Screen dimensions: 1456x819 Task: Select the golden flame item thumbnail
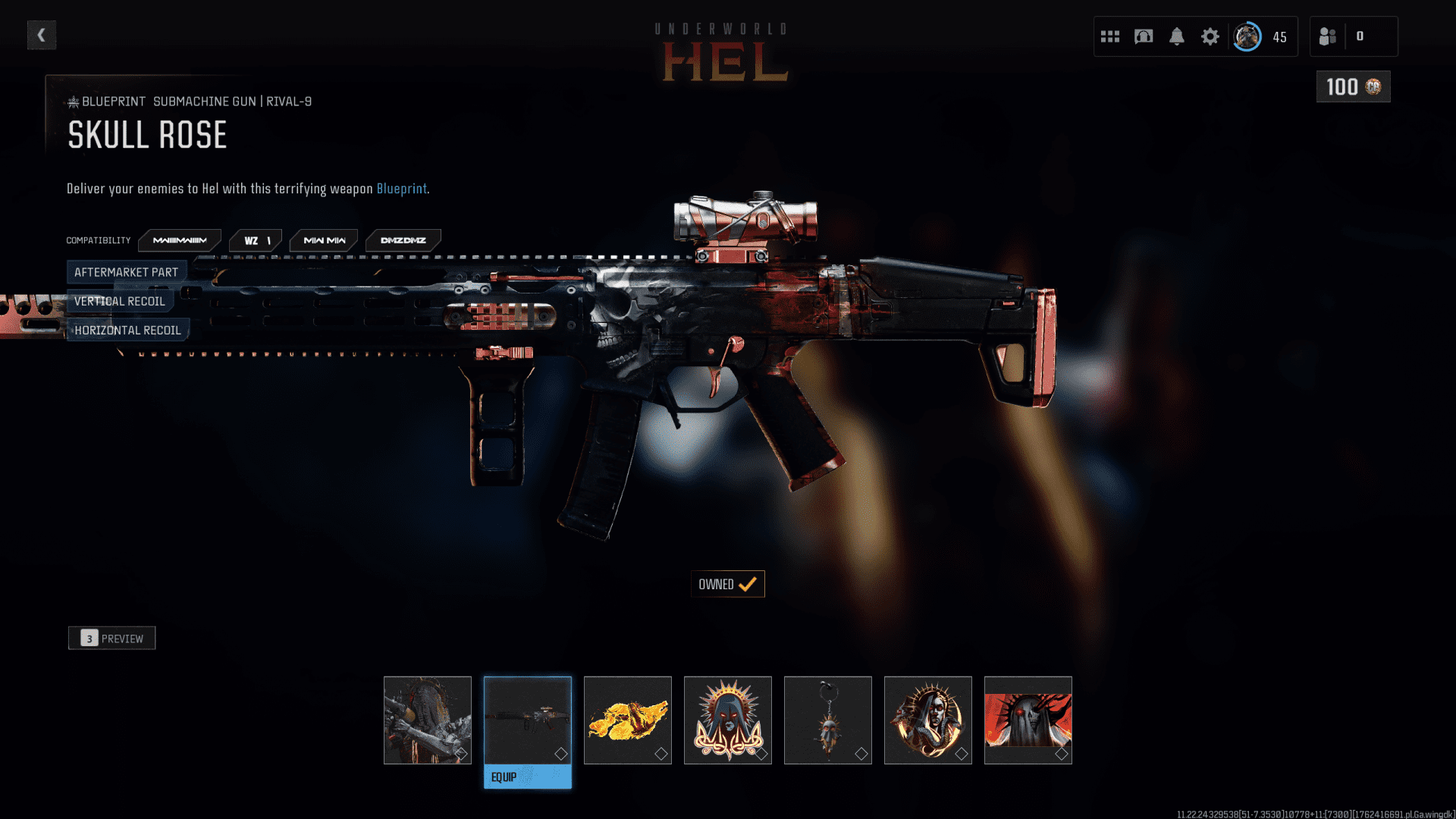628,720
